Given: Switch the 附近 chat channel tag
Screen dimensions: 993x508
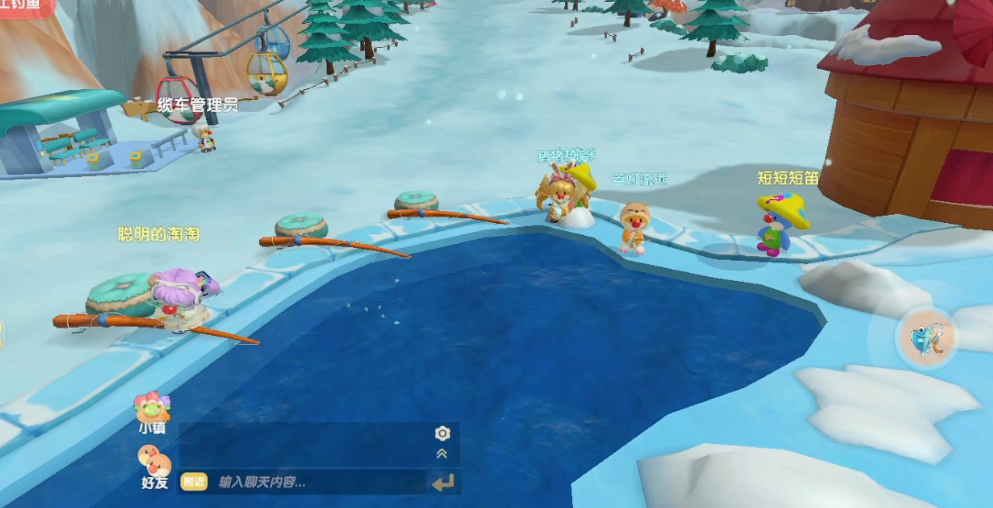Looking at the screenshot, I should click(194, 482).
